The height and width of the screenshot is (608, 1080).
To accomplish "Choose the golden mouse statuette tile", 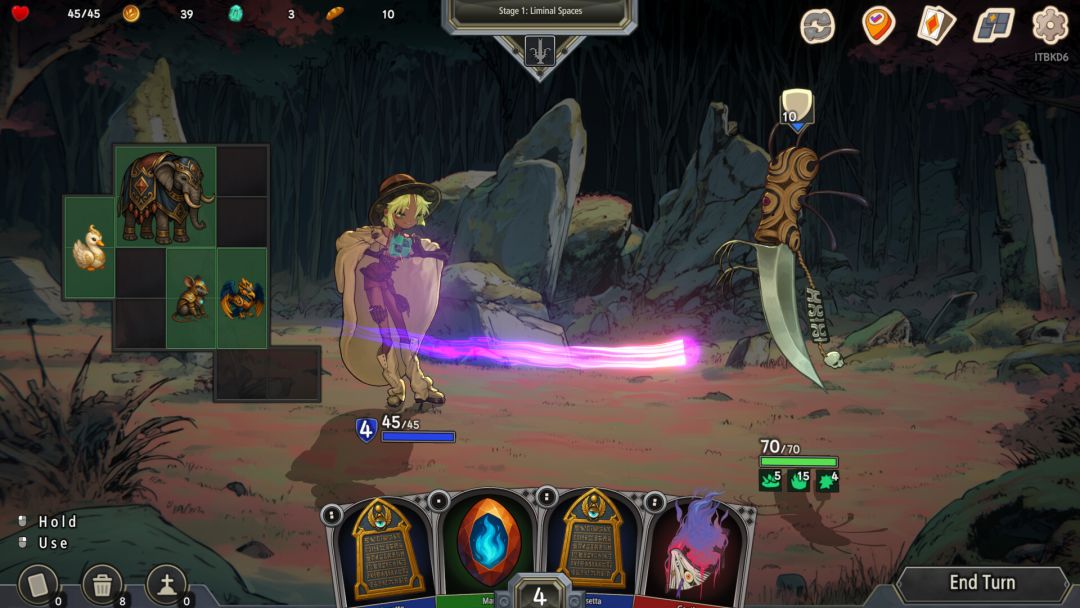I will pos(190,298).
